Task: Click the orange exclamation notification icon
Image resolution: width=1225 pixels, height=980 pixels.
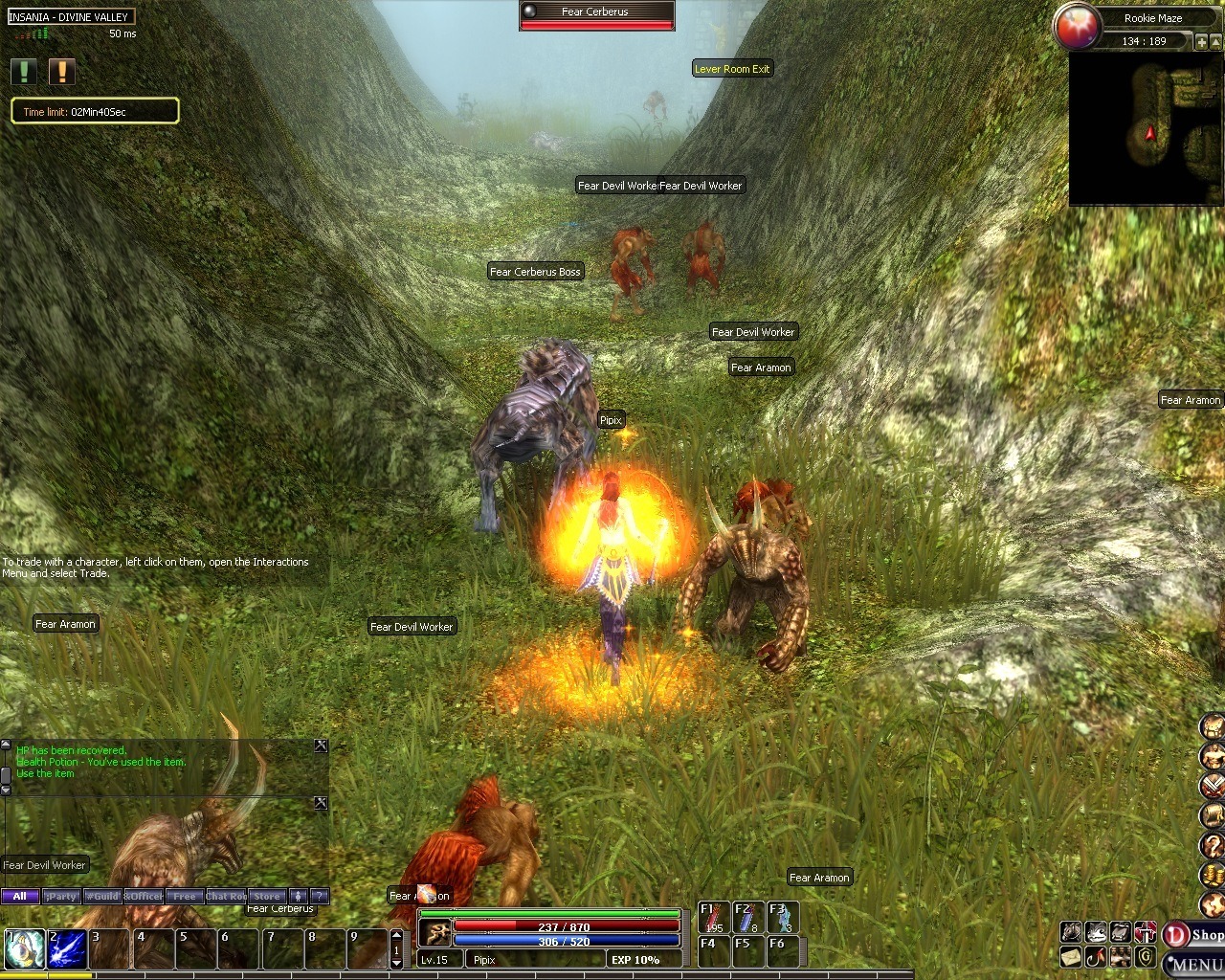Action: 61,72
